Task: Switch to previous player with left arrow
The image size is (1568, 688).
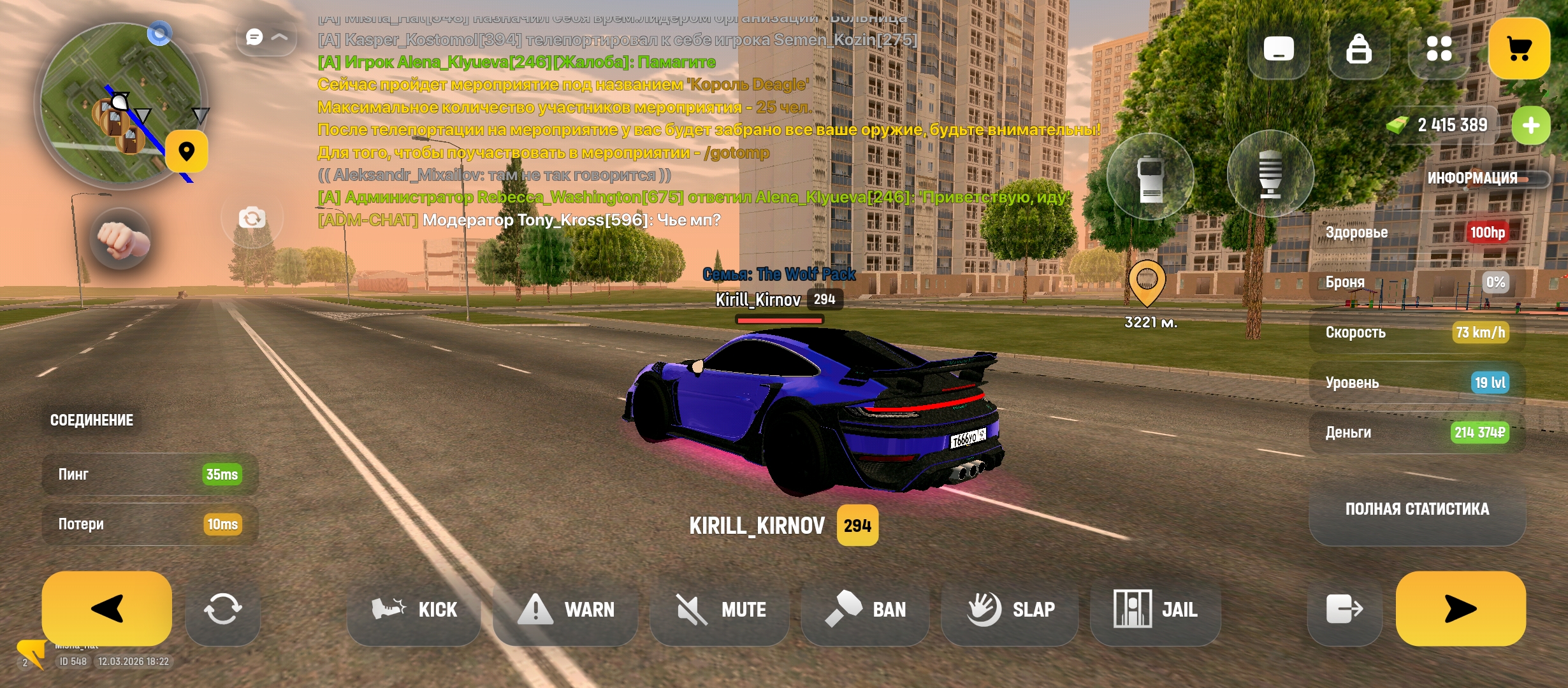Action: click(106, 608)
